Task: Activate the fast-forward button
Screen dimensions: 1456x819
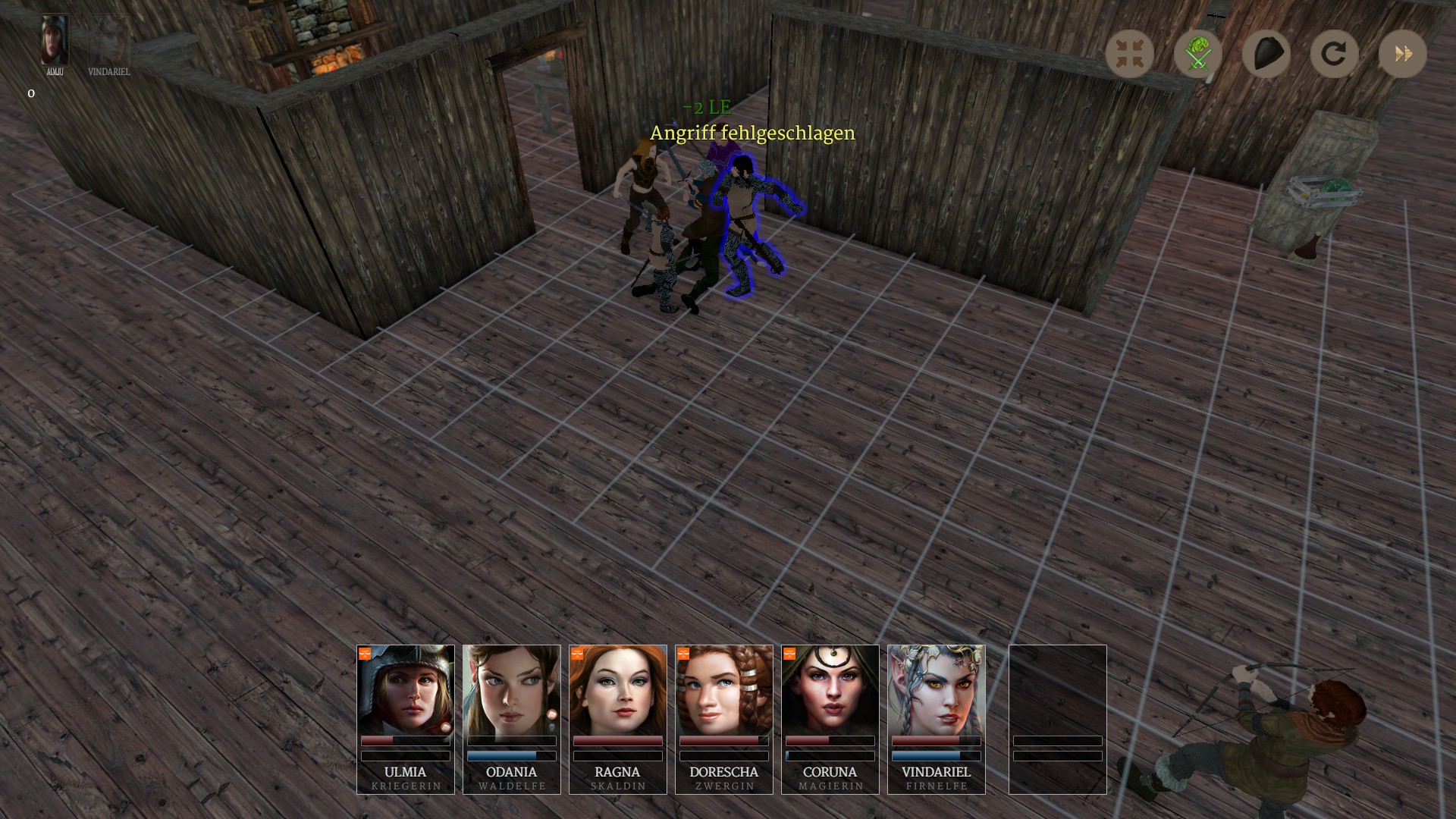Action: [1402, 54]
